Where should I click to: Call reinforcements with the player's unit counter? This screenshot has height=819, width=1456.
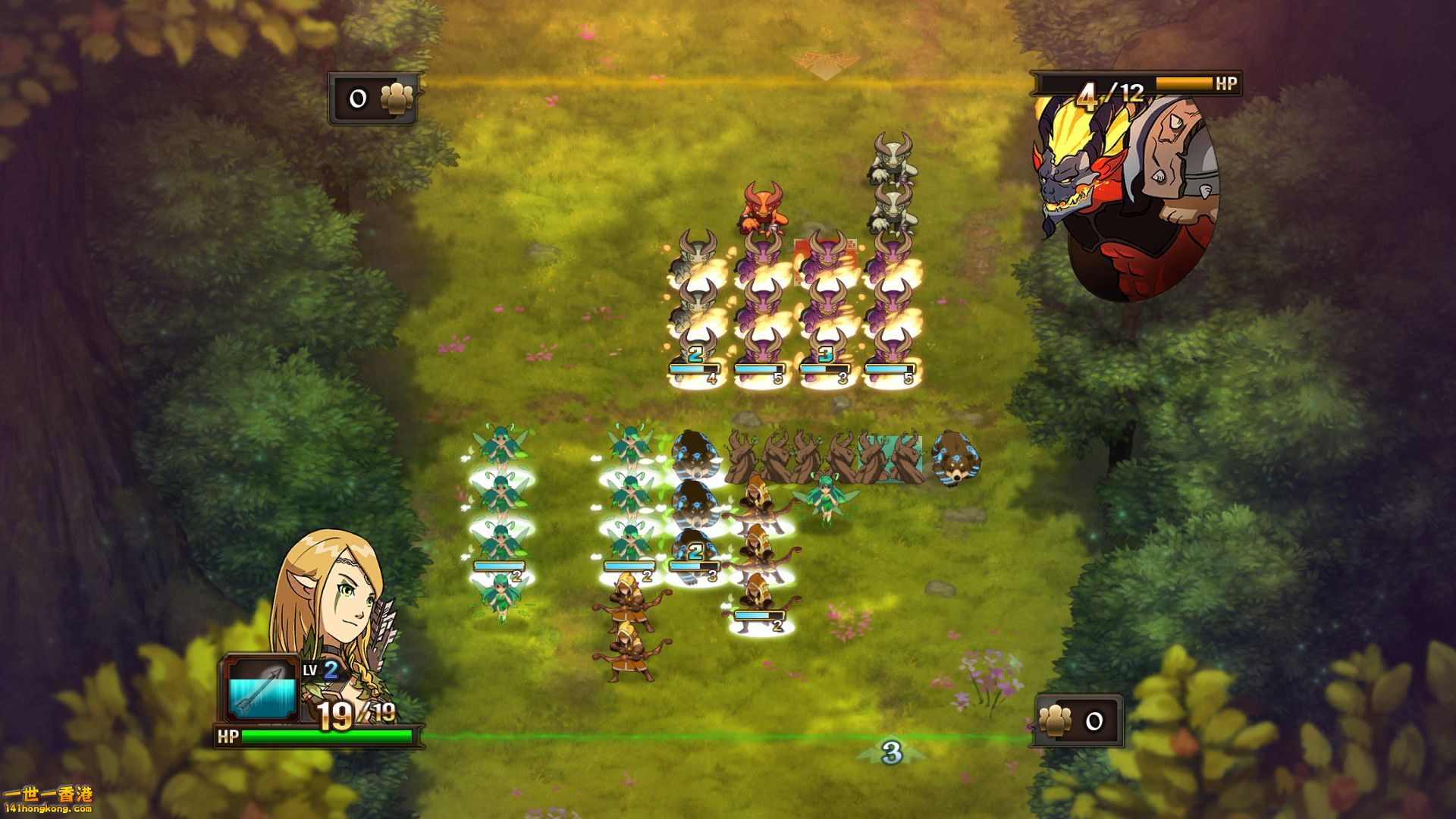[1076, 721]
